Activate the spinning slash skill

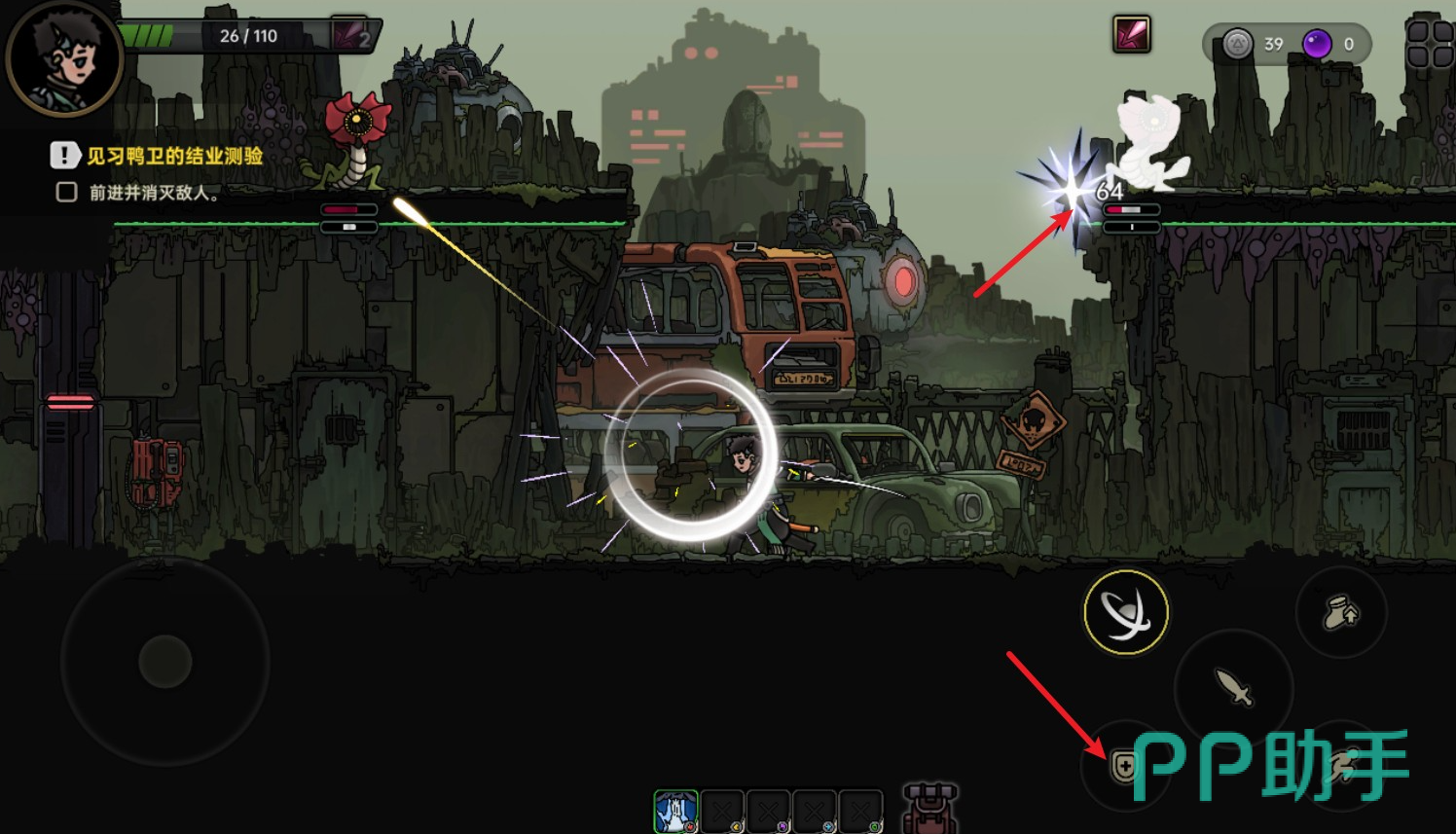[x=1126, y=612]
